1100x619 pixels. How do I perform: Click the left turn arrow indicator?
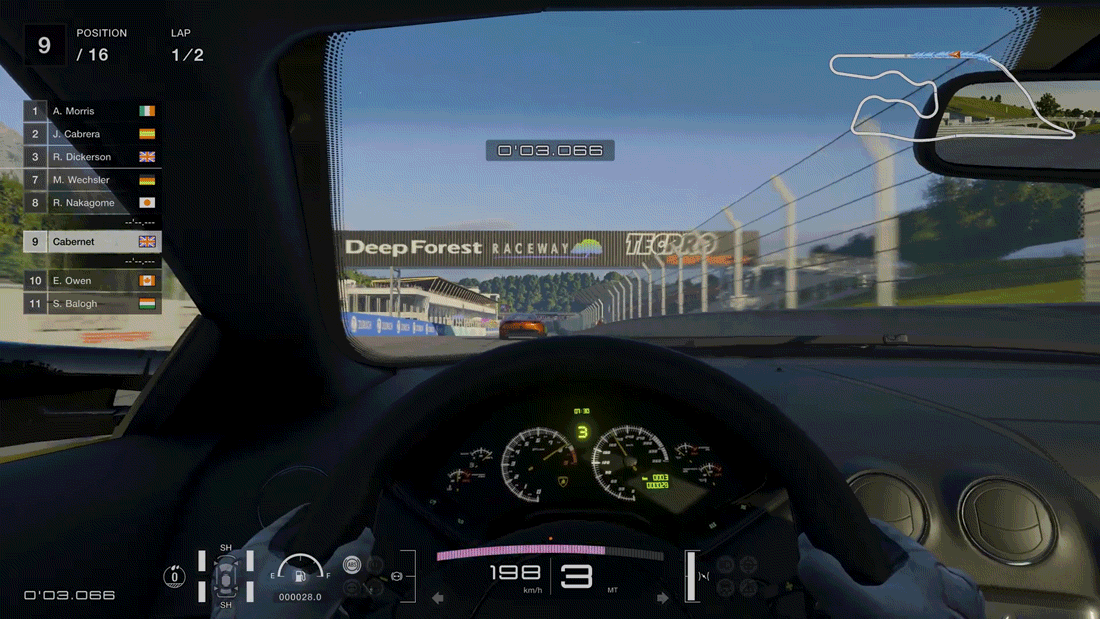click(437, 598)
